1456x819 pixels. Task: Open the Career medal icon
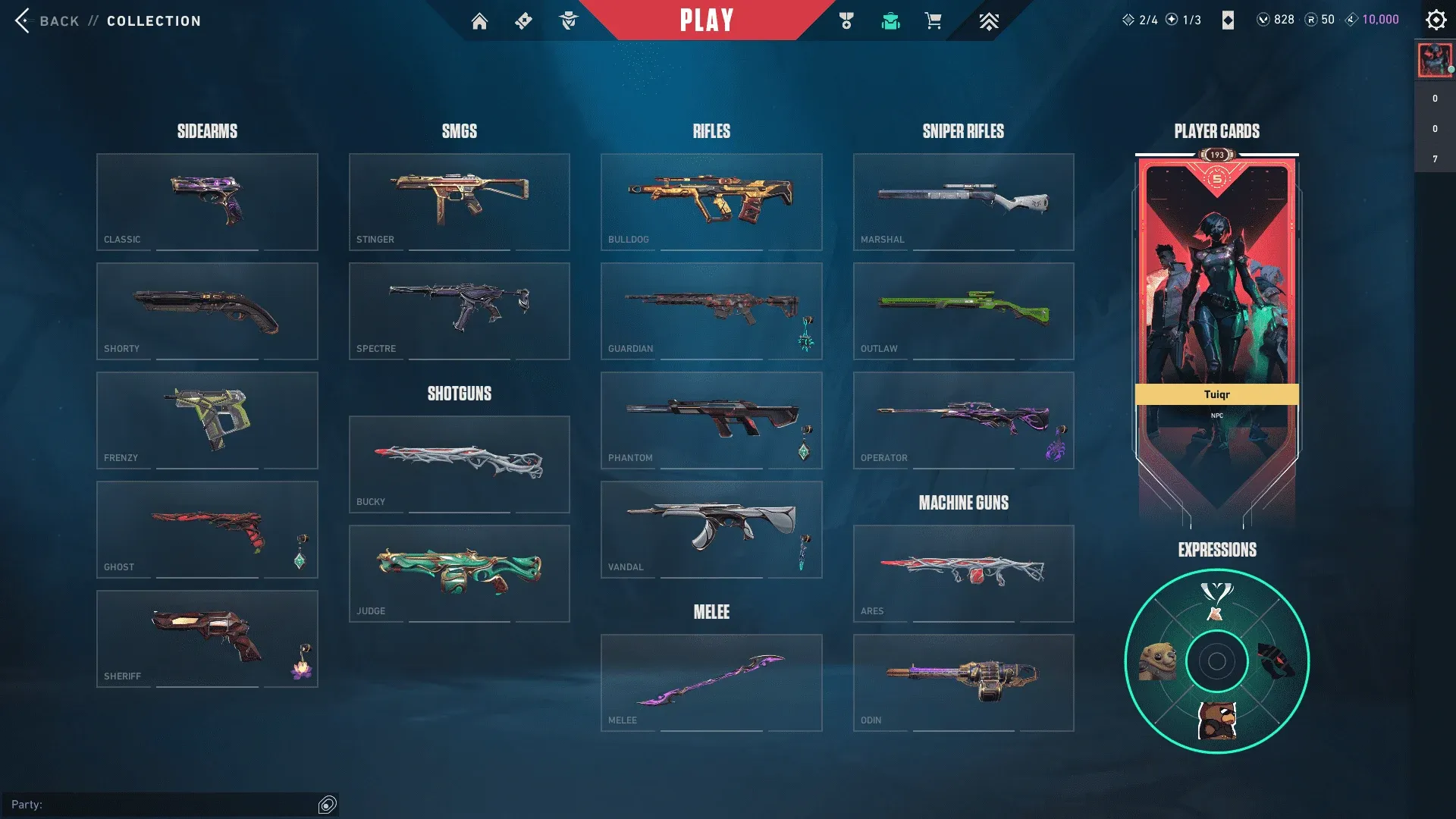847,20
